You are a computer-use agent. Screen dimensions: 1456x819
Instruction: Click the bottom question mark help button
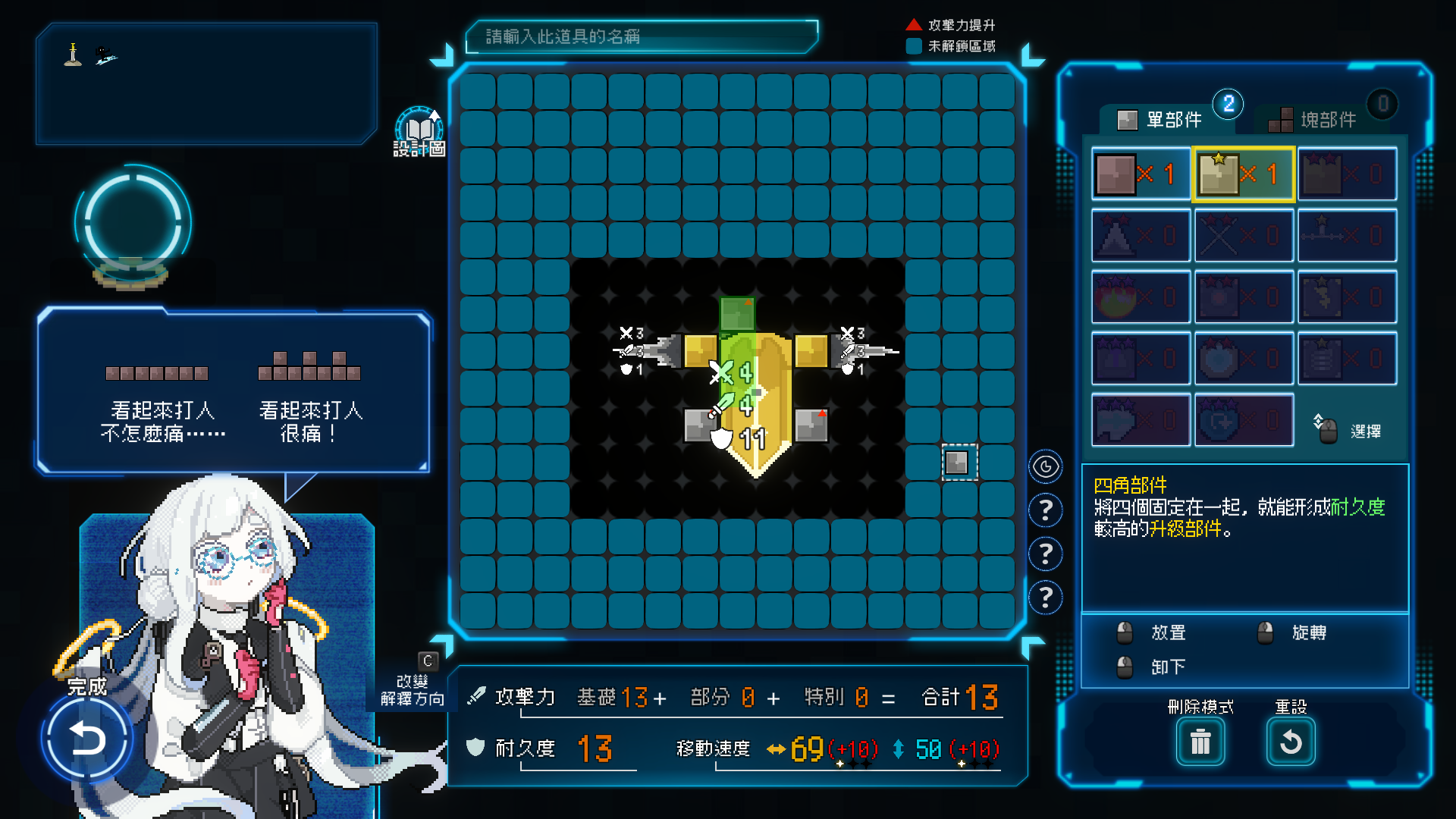click(x=1046, y=598)
